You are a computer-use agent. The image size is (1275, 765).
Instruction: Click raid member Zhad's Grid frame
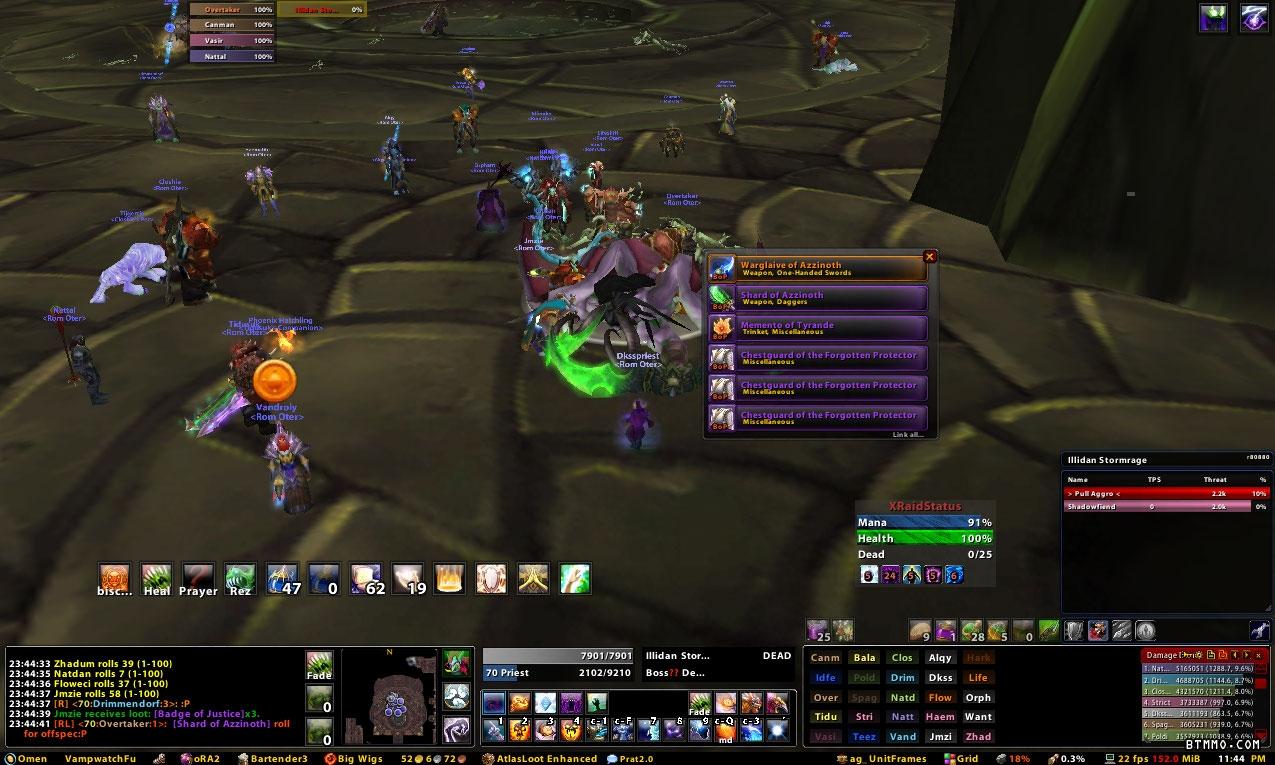978,737
